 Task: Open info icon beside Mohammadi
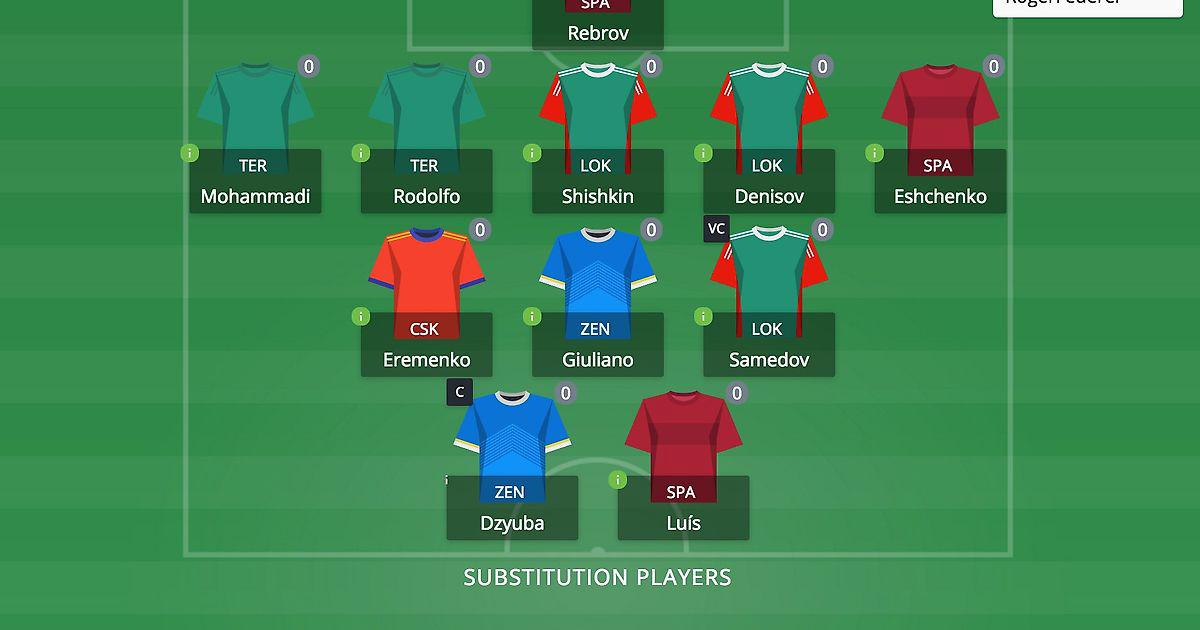[x=188, y=153]
